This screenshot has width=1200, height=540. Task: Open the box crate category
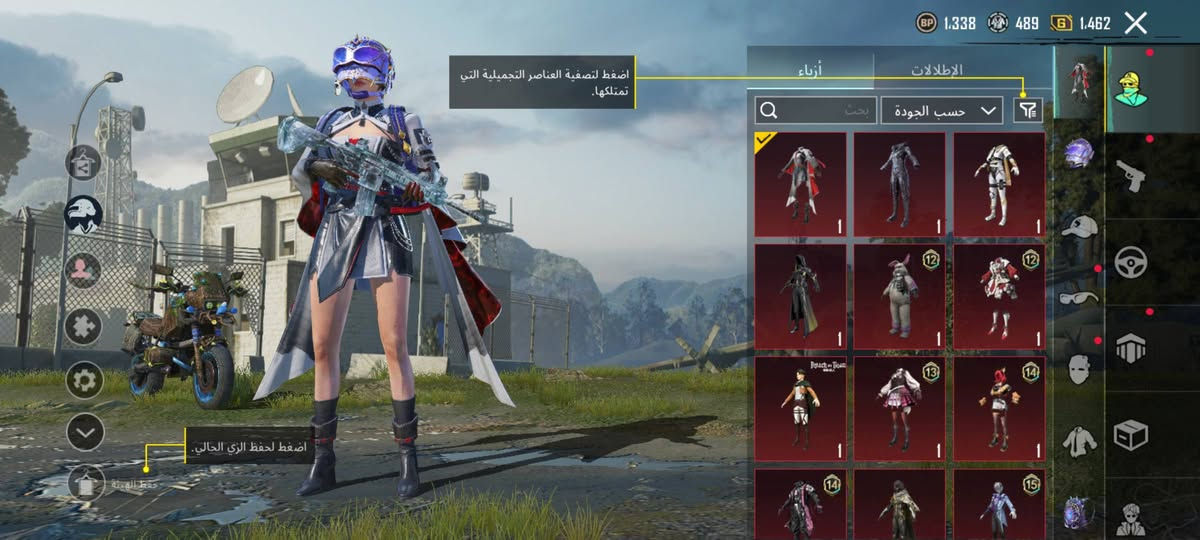point(1131,434)
